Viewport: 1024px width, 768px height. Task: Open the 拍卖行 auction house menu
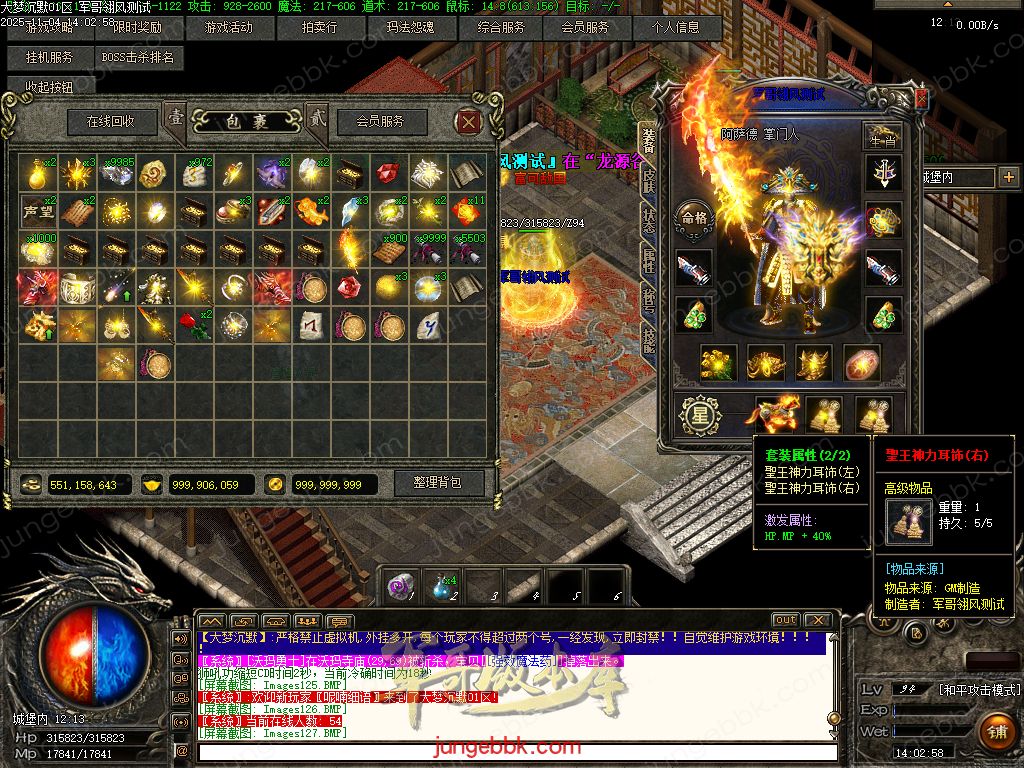click(x=320, y=28)
